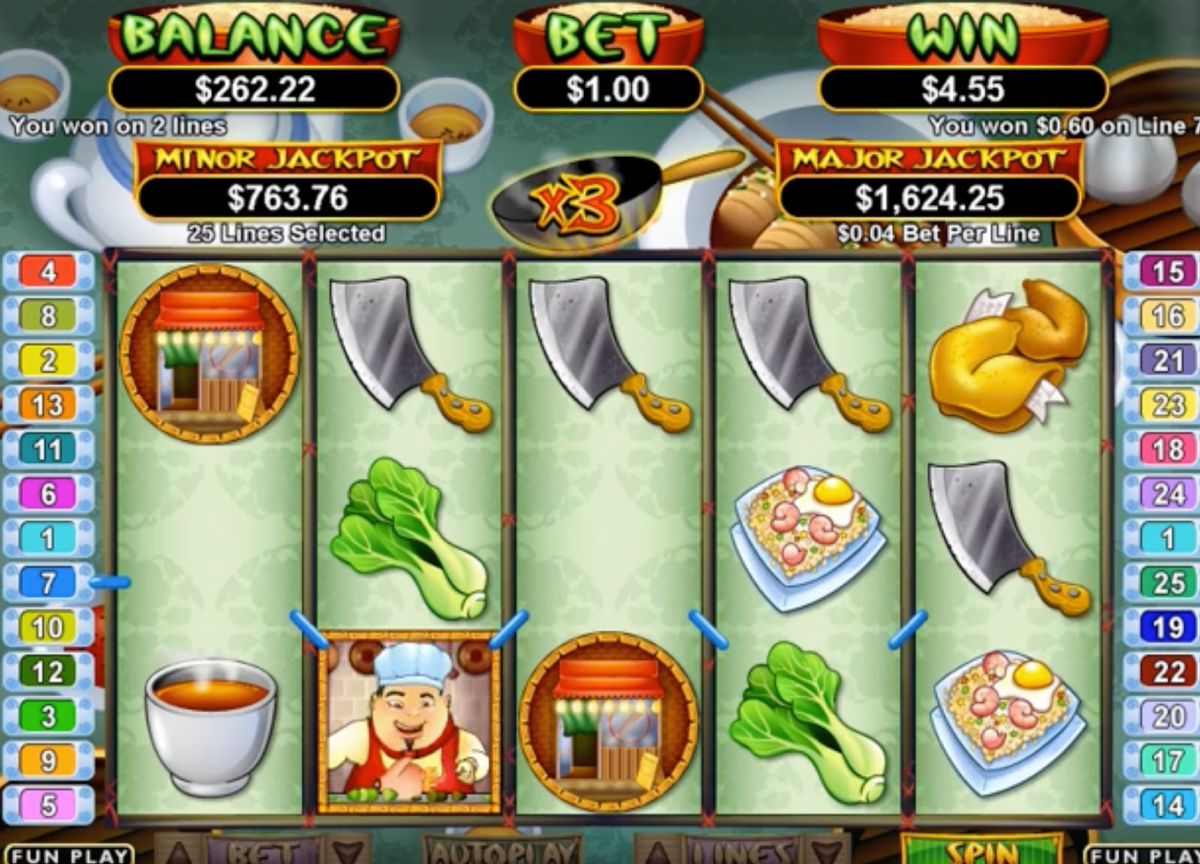
Task: Select payline number 5
Action: tap(48, 805)
